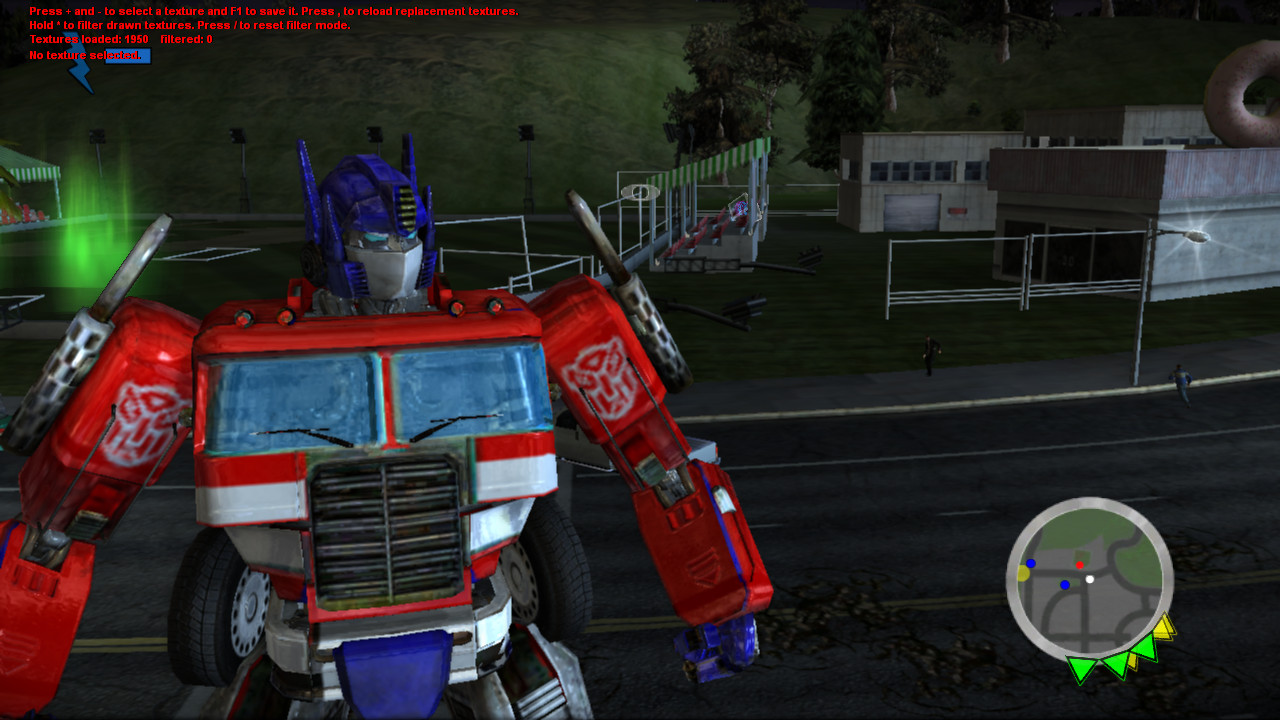Select the red player dot on the minimap
The width and height of the screenshot is (1280, 720).
point(1080,565)
